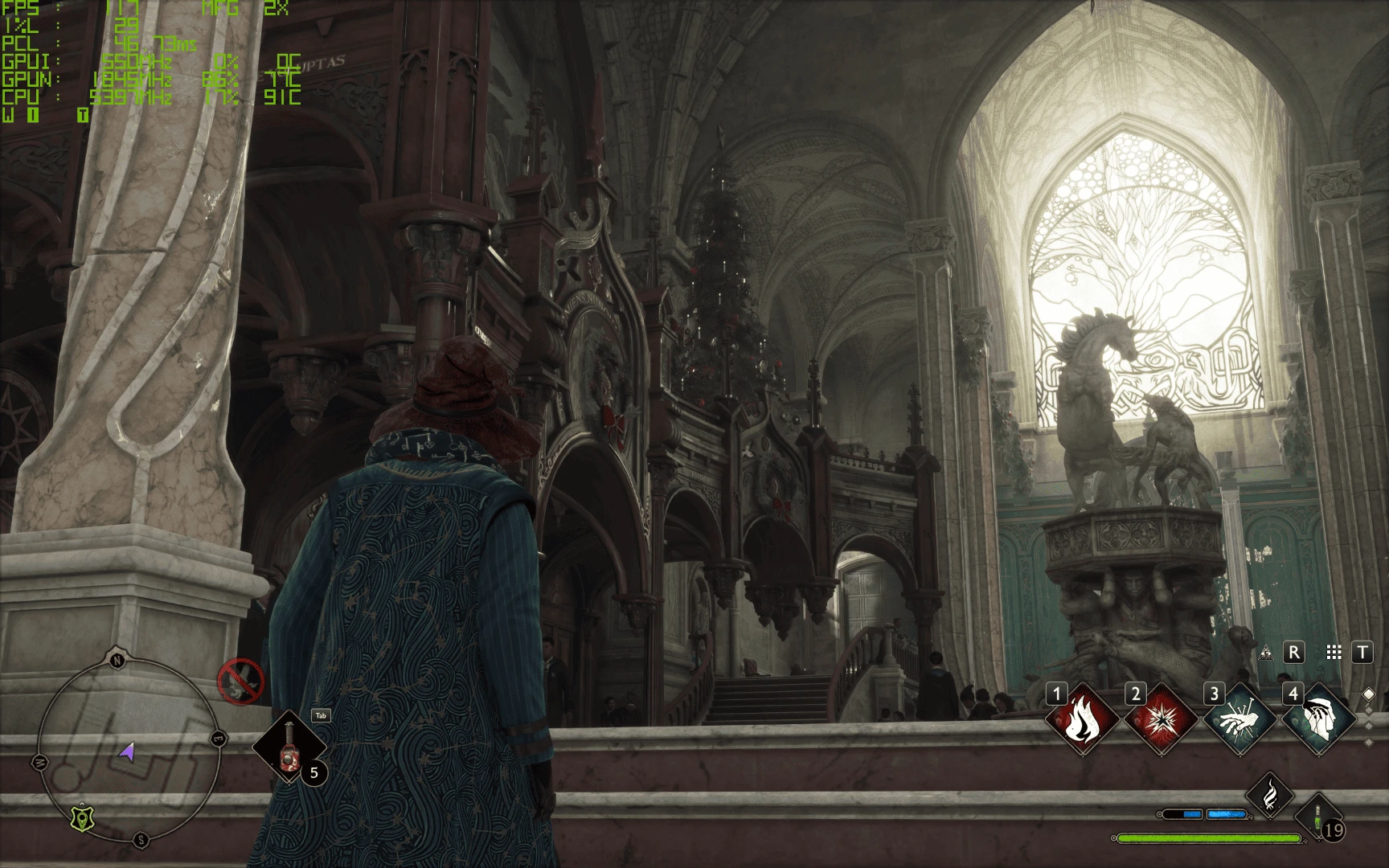The width and height of the screenshot is (1389, 868).
Task: Select the green quest waypoint marker on the minimap
Action: point(82,818)
